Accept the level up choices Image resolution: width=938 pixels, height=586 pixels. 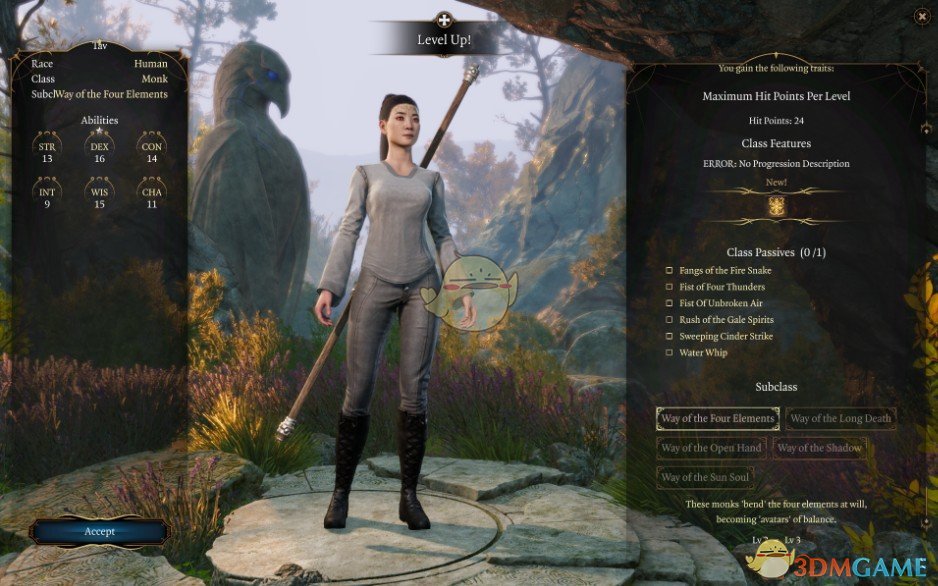coord(99,531)
